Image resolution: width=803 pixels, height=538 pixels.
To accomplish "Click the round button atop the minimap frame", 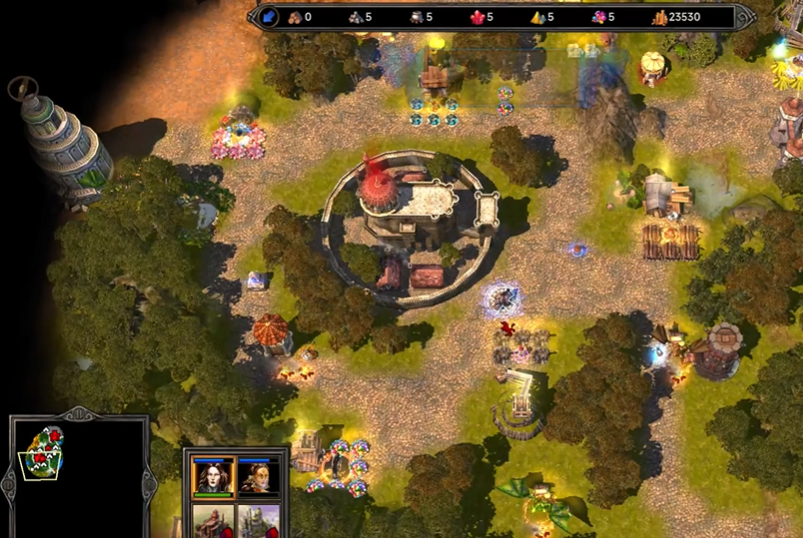I will click(x=78, y=413).
